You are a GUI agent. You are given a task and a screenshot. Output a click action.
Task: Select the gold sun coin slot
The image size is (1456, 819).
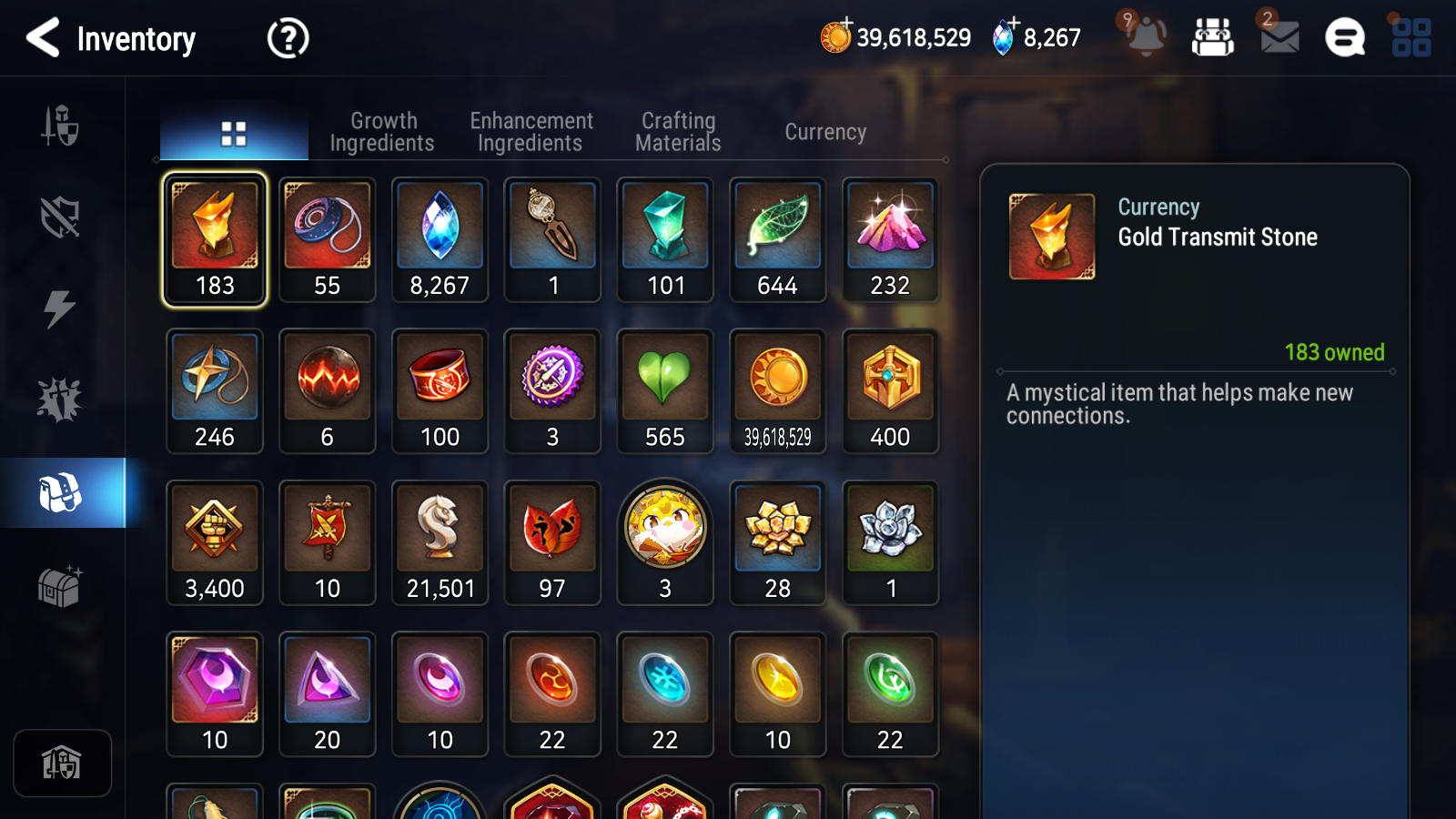point(778,391)
